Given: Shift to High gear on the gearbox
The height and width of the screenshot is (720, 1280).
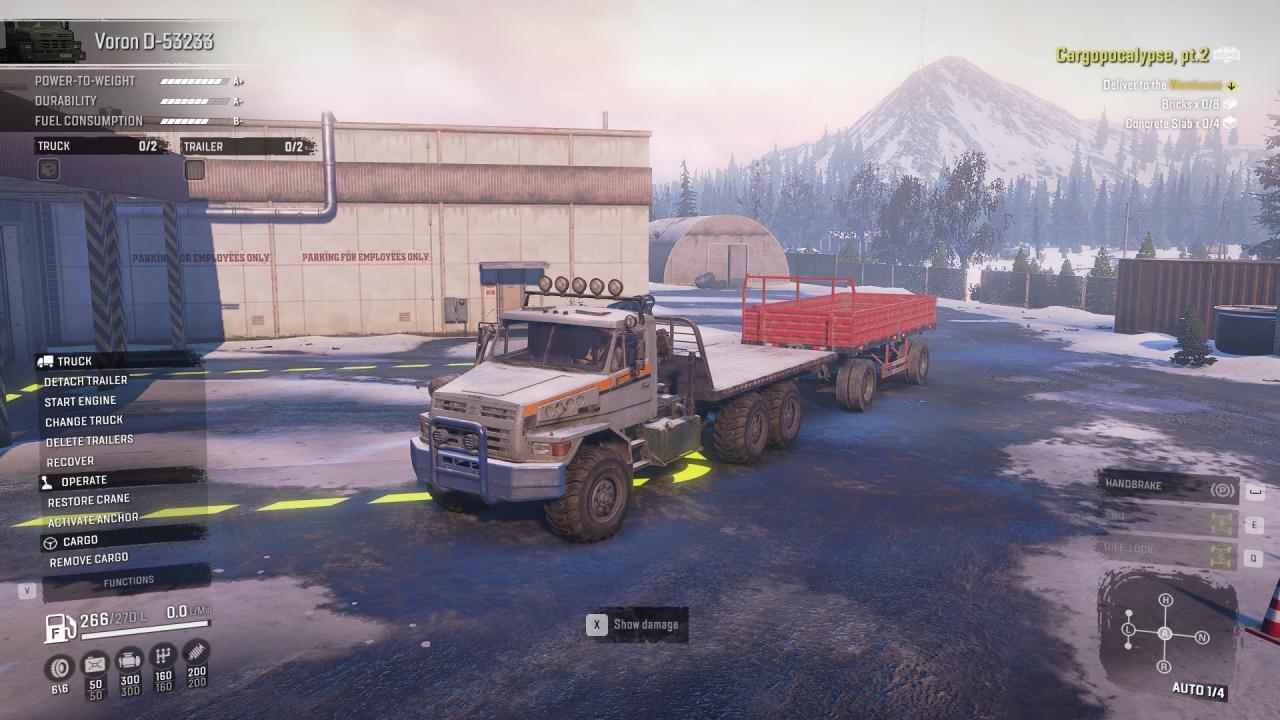Looking at the screenshot, I should 1165,600.
